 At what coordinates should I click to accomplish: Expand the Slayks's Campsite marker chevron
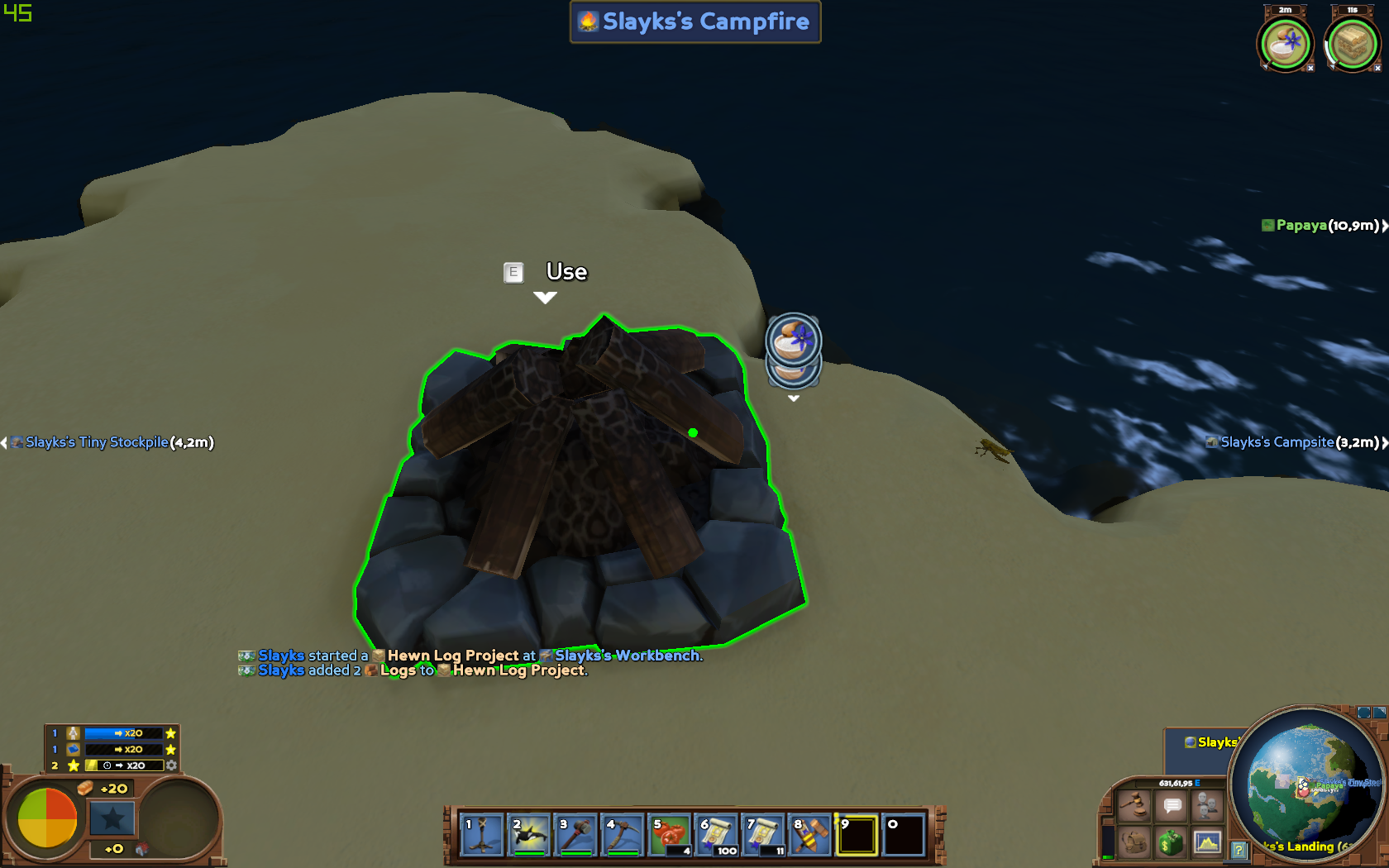click(1384, 442)
